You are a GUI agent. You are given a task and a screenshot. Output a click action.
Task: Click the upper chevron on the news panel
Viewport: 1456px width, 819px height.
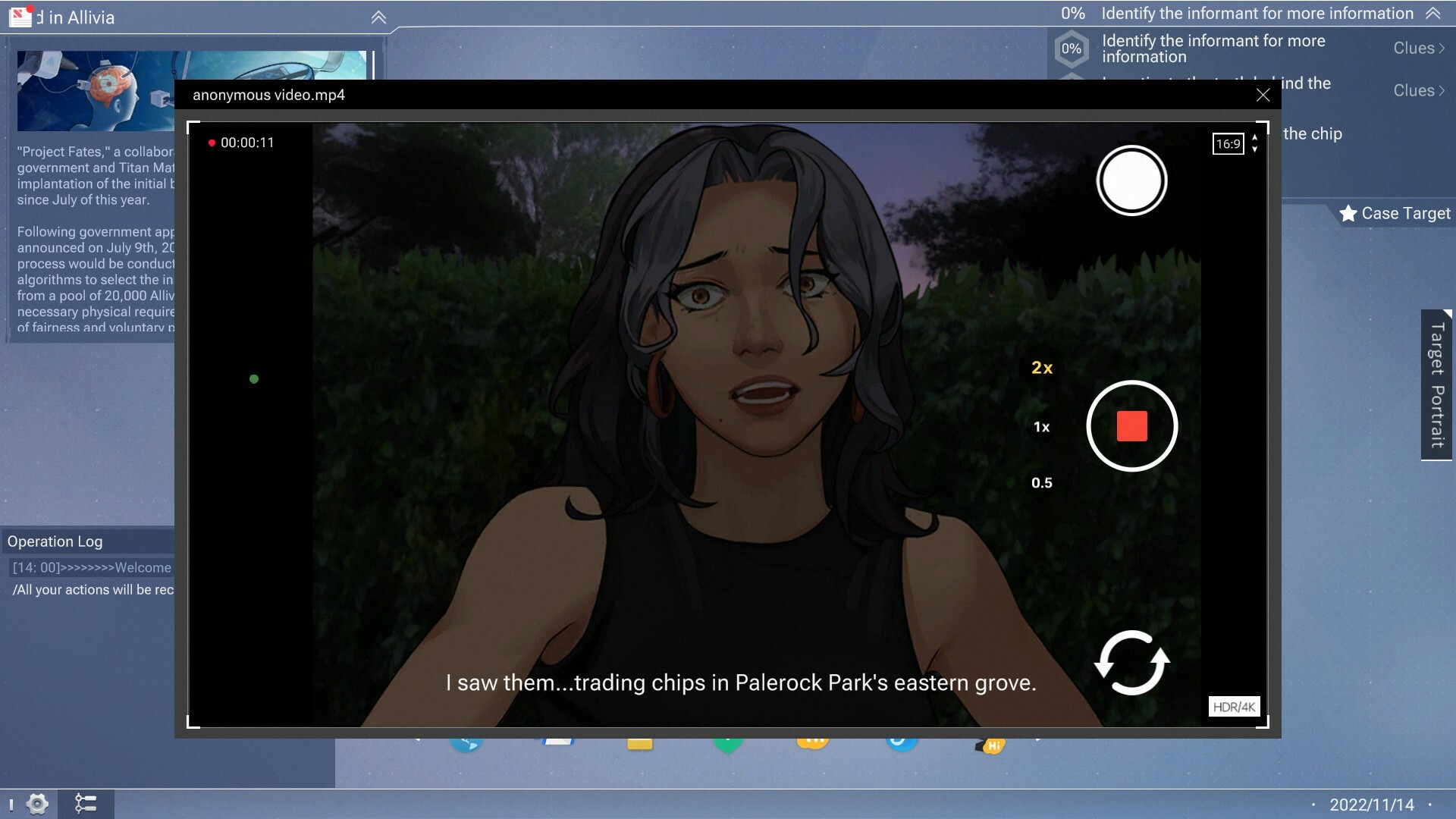(378, 17)
